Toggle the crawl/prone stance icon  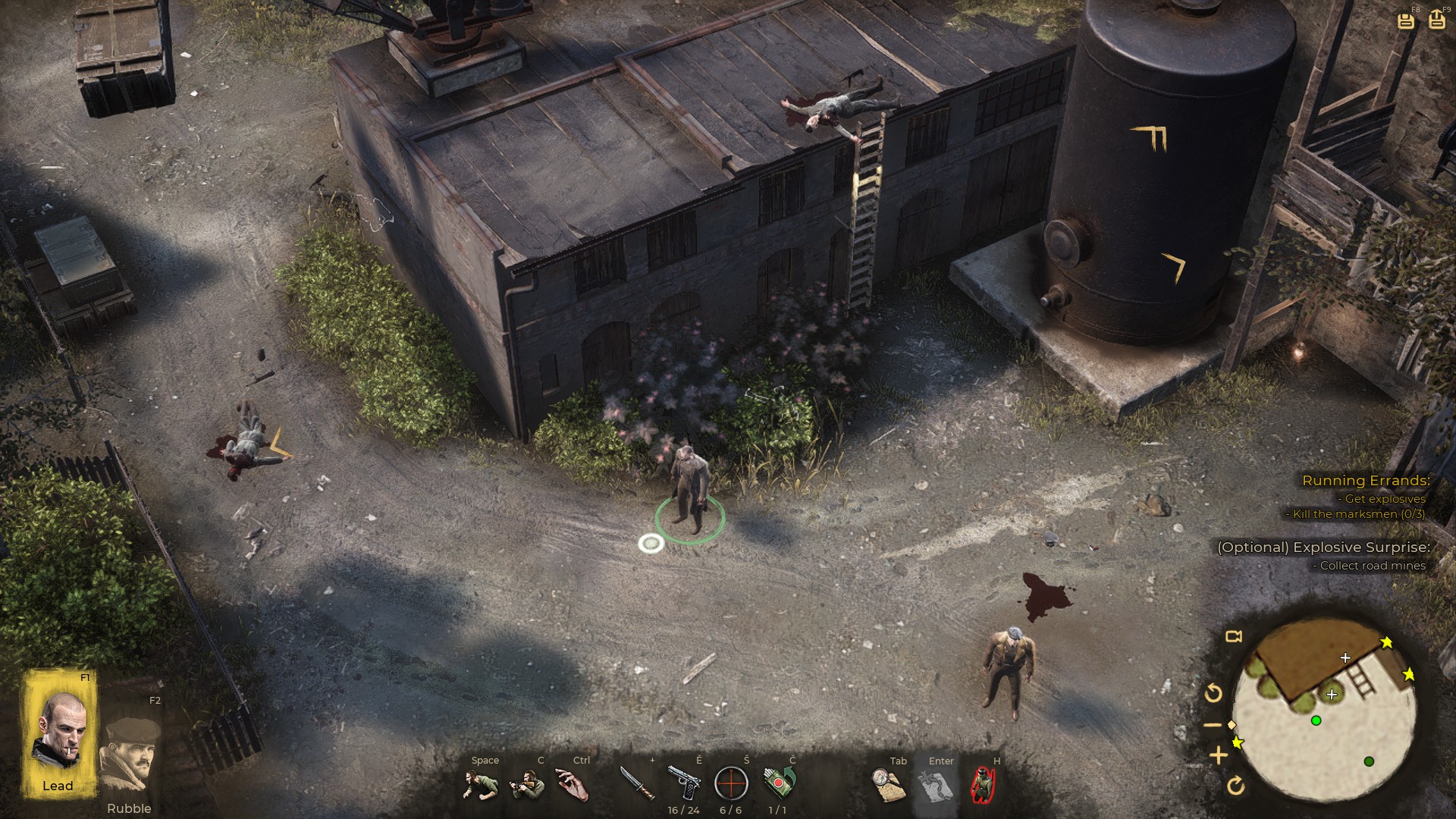click(481, 784)
